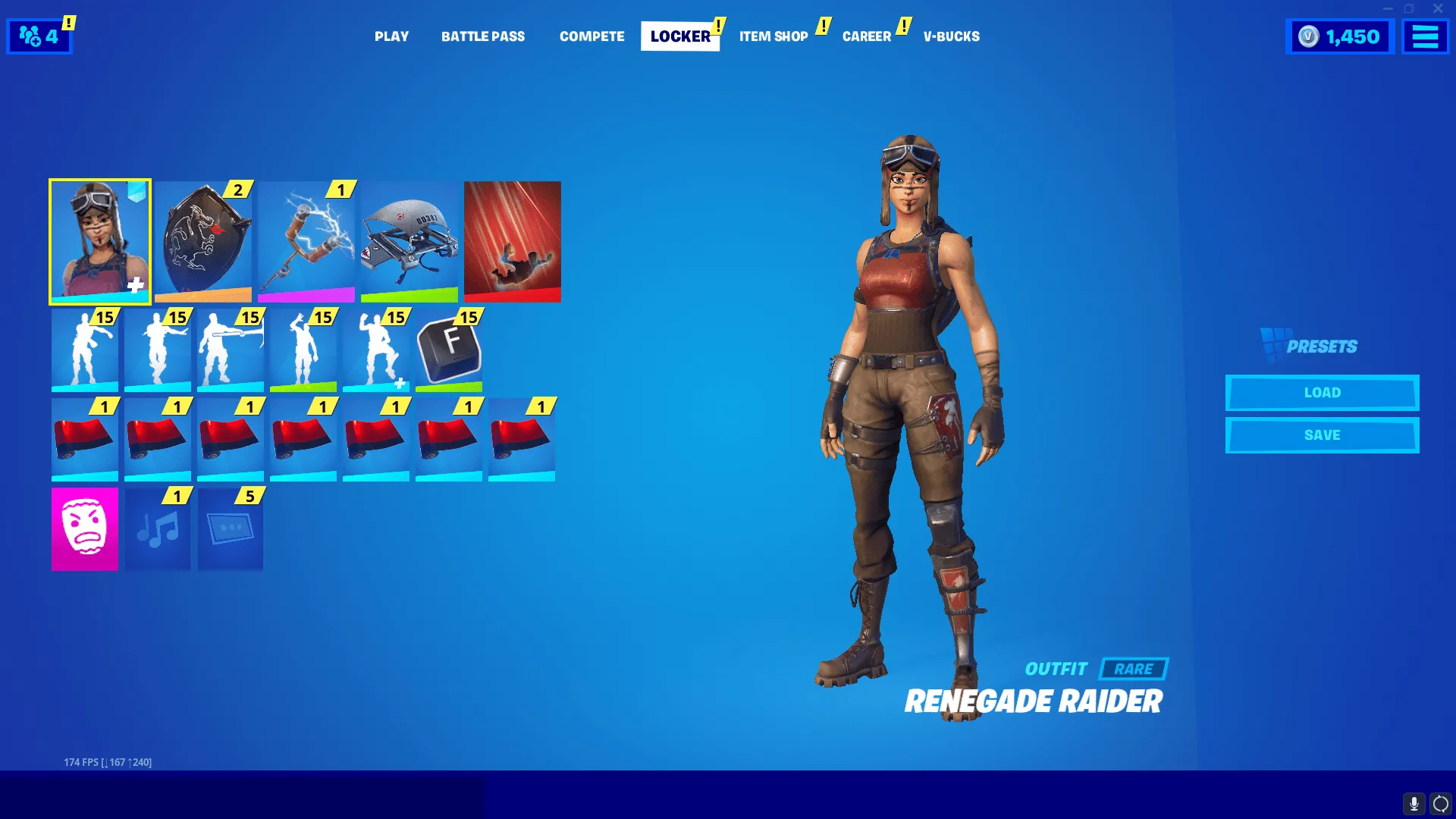Pick the shark-faced glider slot
The height and width of the screenshot is (819, 1456).
[409, 241]
